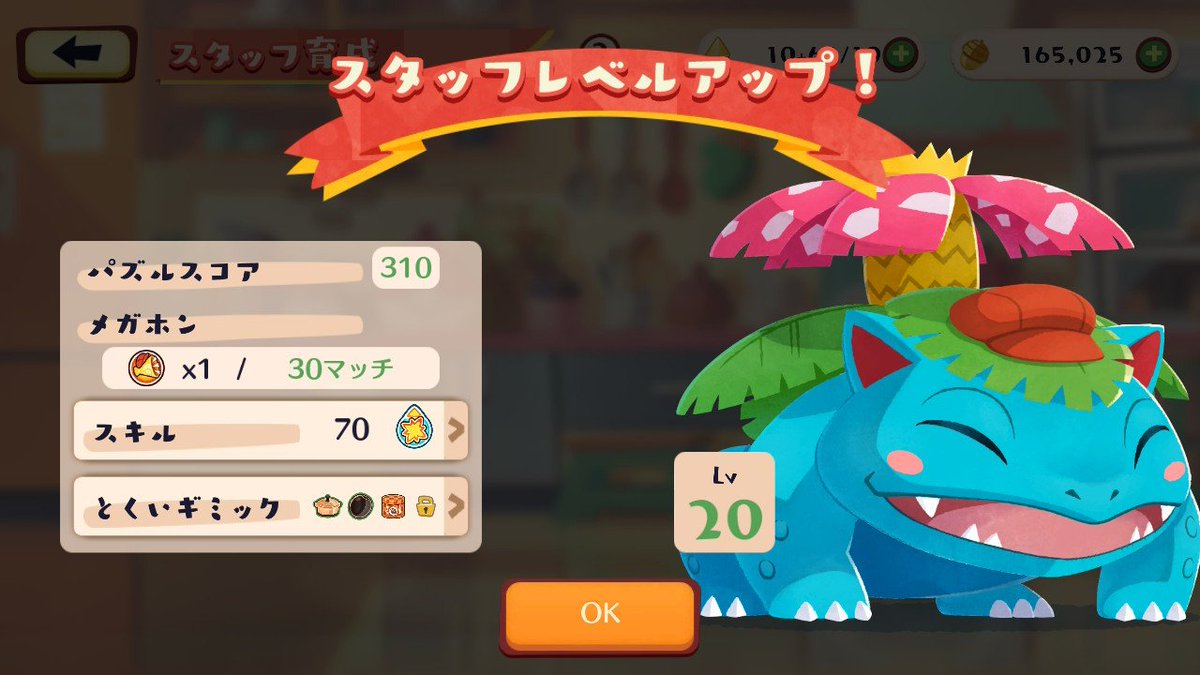Confirm level up with the OK button
The height and width of the screenshot is (675, 1200).
599,612
